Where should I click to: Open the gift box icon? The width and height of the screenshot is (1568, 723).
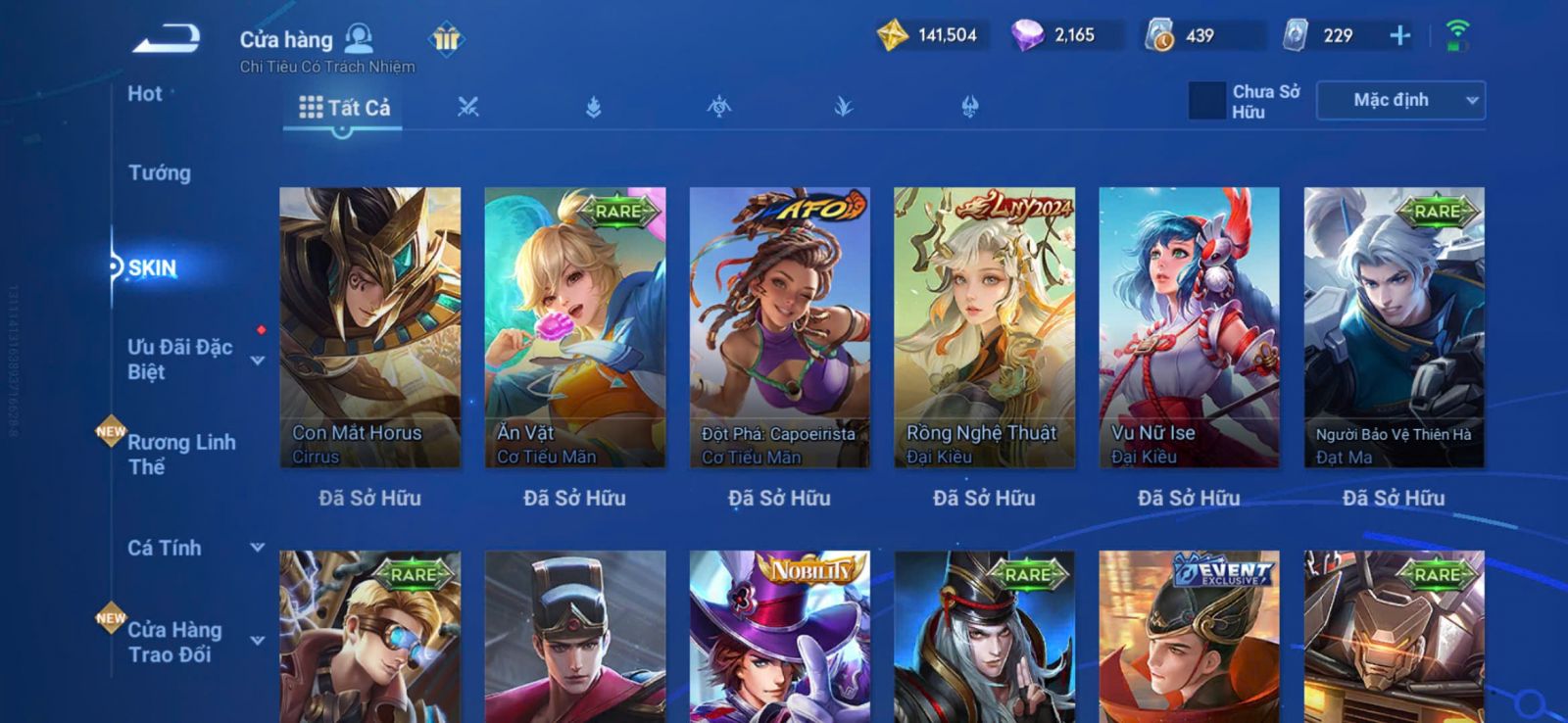[446, 39]
